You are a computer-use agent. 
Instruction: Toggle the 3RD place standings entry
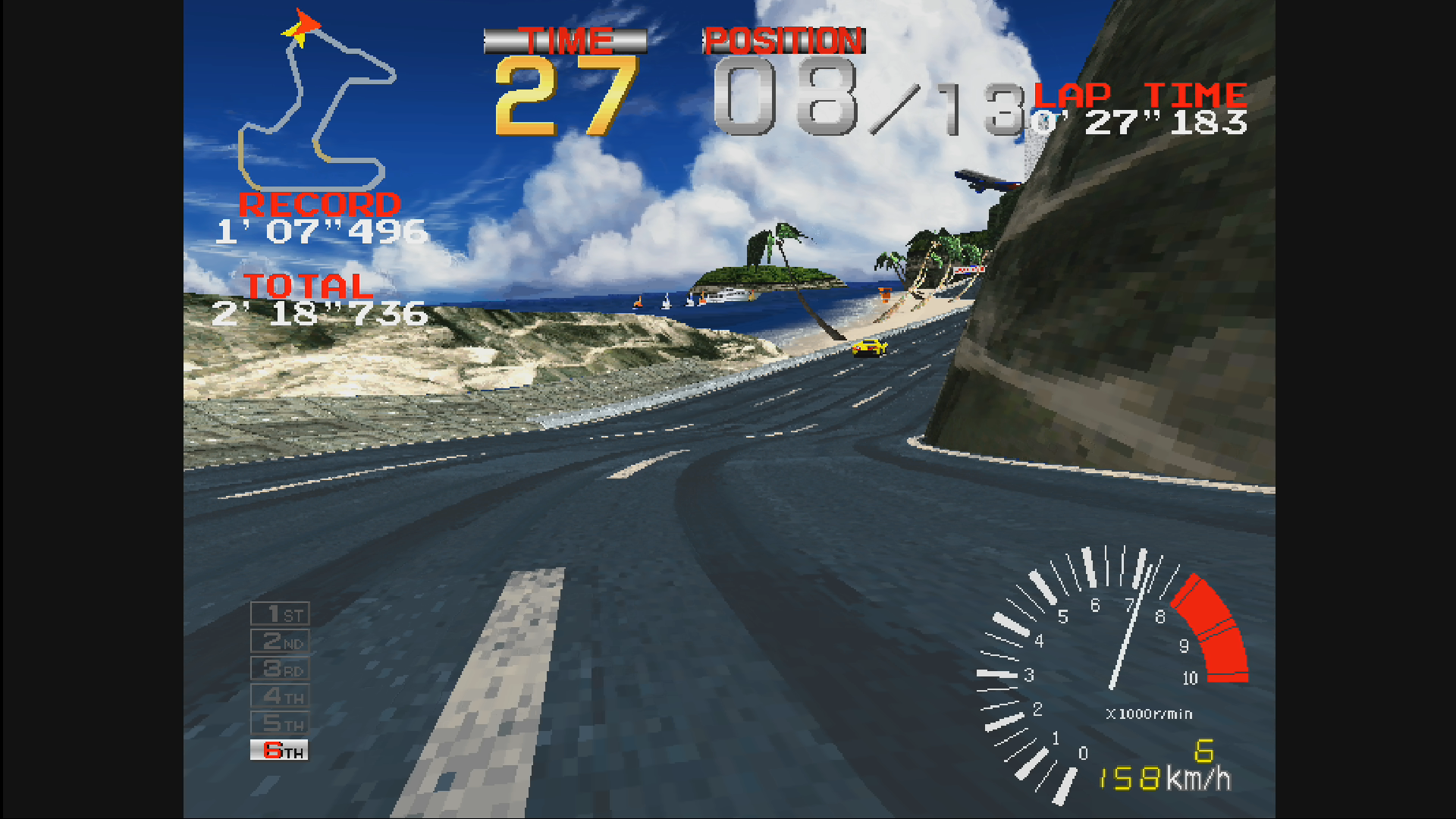pyautogui.click(x=279, y=668)
